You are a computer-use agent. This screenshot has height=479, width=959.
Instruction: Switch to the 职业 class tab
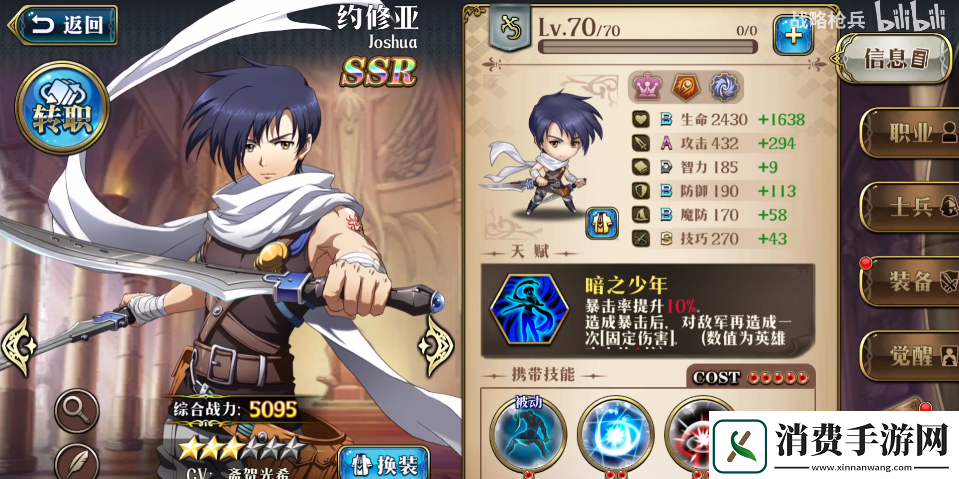pos(907,132)
